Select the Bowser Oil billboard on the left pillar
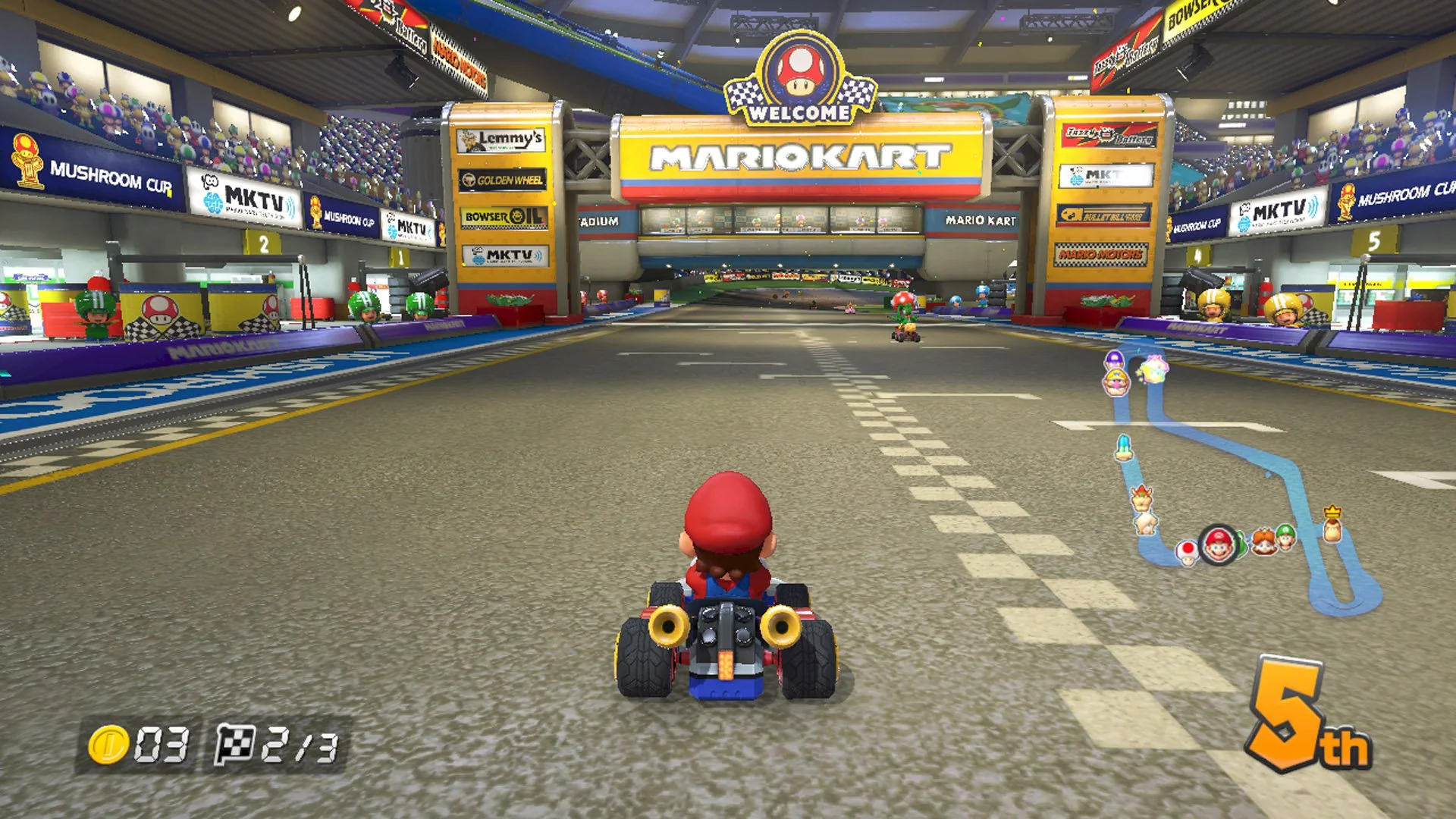The height and width of the screenshot is (819, 1456). 504,216
